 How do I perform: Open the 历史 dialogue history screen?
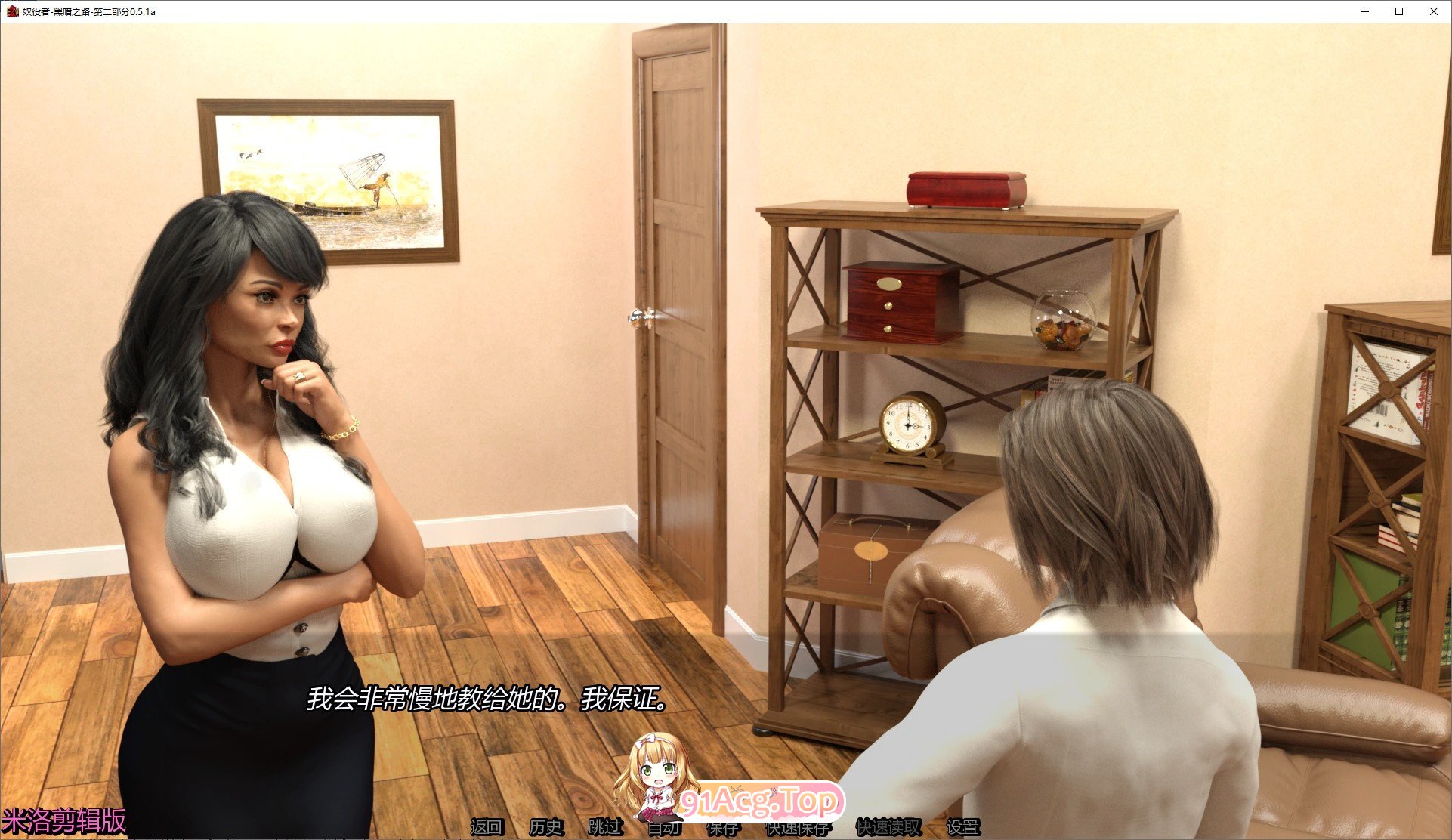point(548,828)
